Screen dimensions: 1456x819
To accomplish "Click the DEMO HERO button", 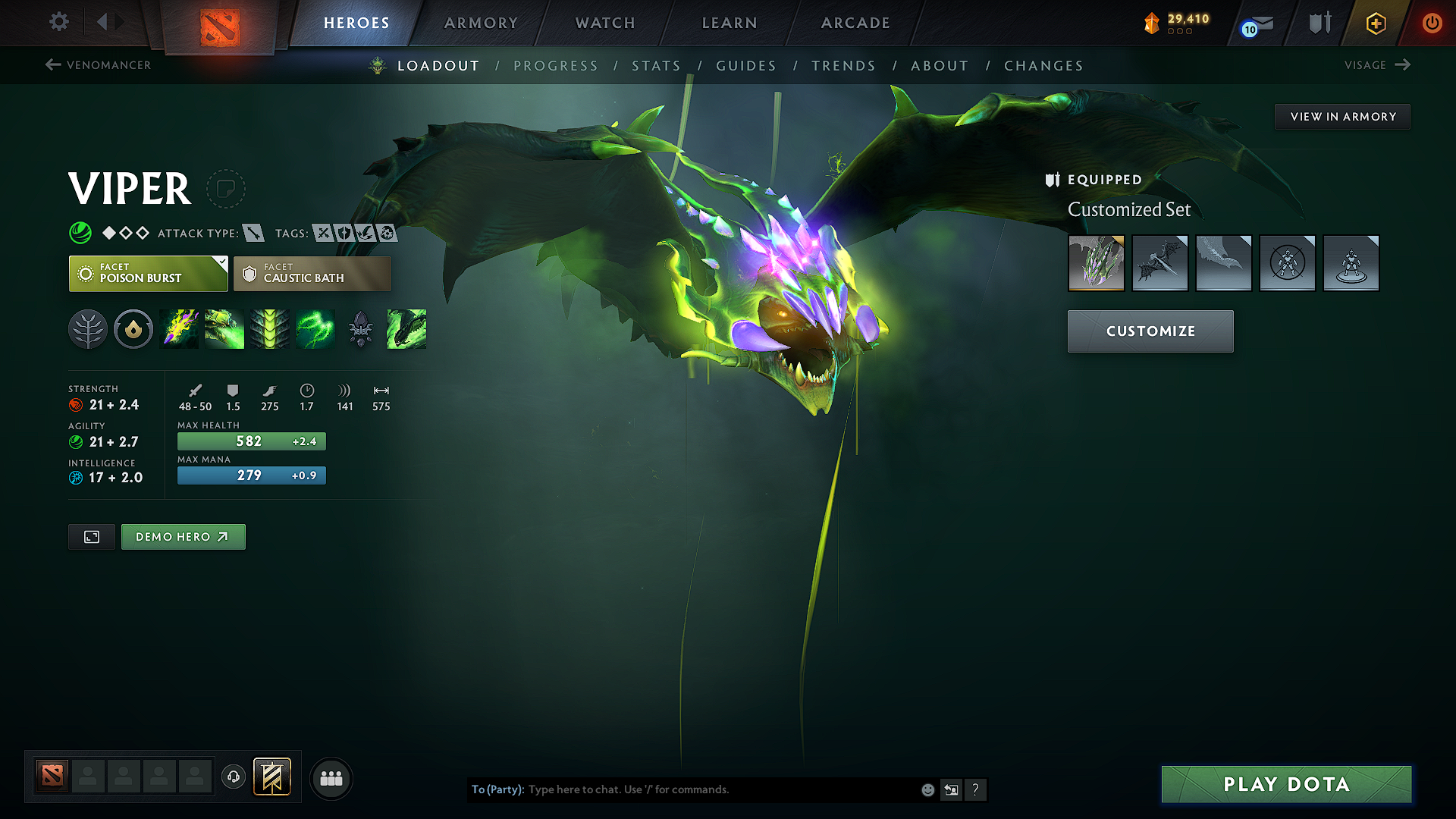I will pyautogui.click(x=183, y=536).
